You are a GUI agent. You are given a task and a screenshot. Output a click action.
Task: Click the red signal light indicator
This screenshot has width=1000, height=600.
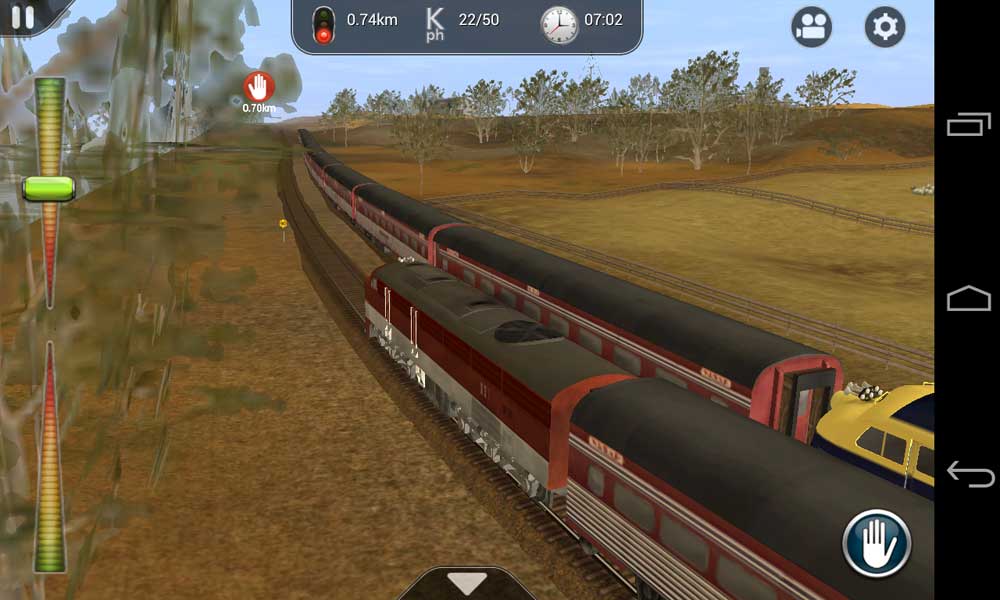[323, 24]
